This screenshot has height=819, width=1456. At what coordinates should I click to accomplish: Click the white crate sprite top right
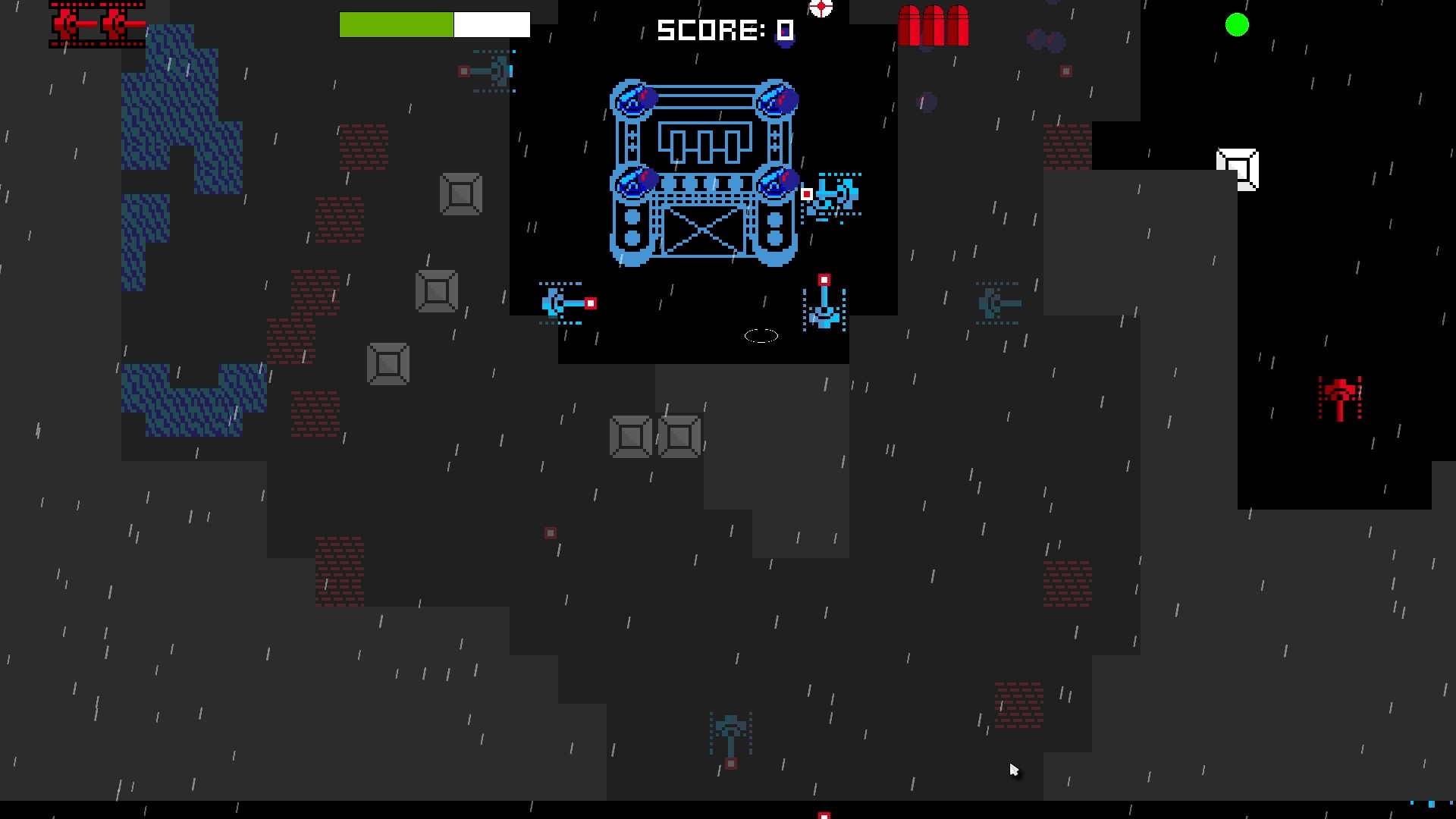(1238, 168)
